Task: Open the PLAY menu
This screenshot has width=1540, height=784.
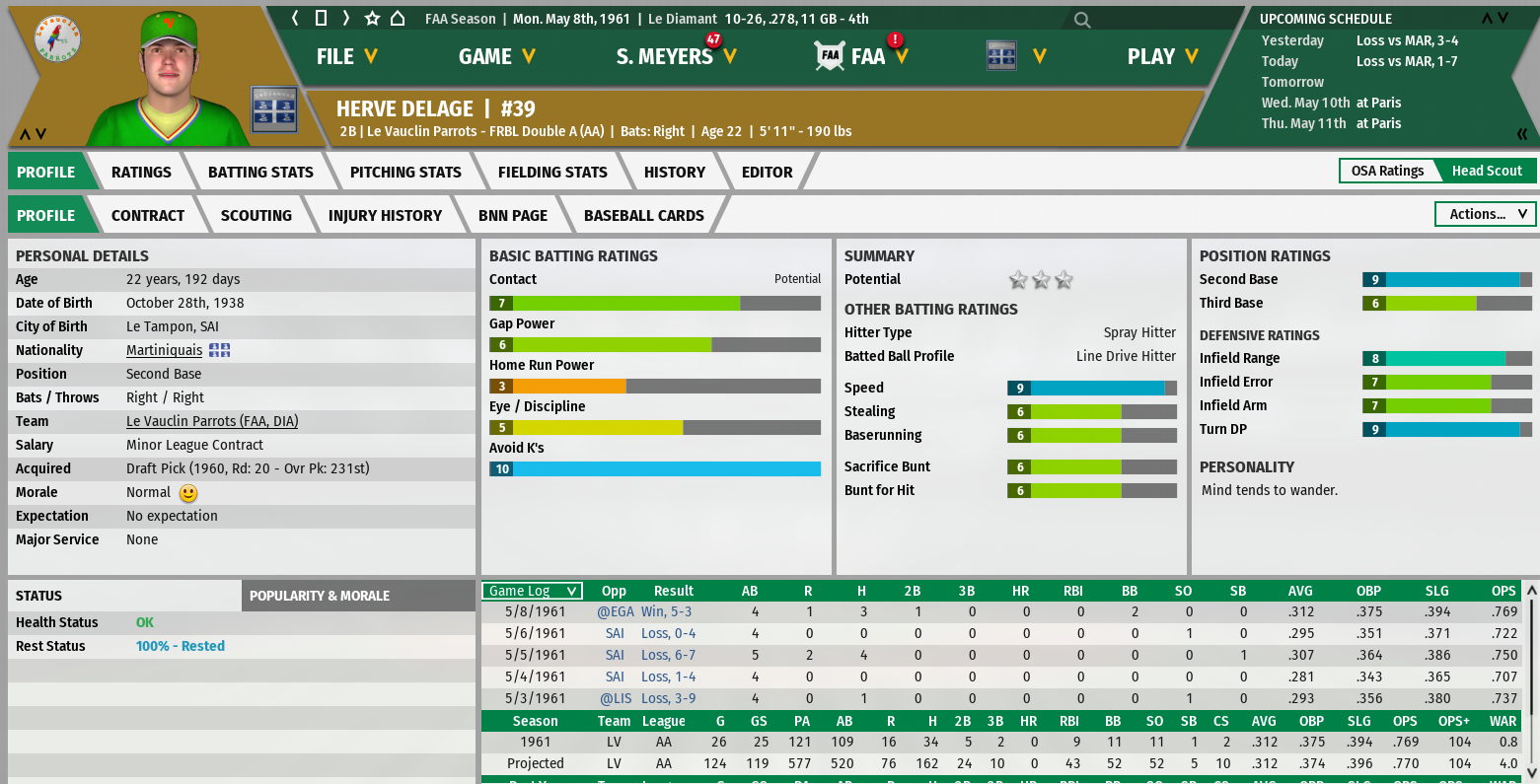Action: pyautogui.click(x=1162, y=57)
